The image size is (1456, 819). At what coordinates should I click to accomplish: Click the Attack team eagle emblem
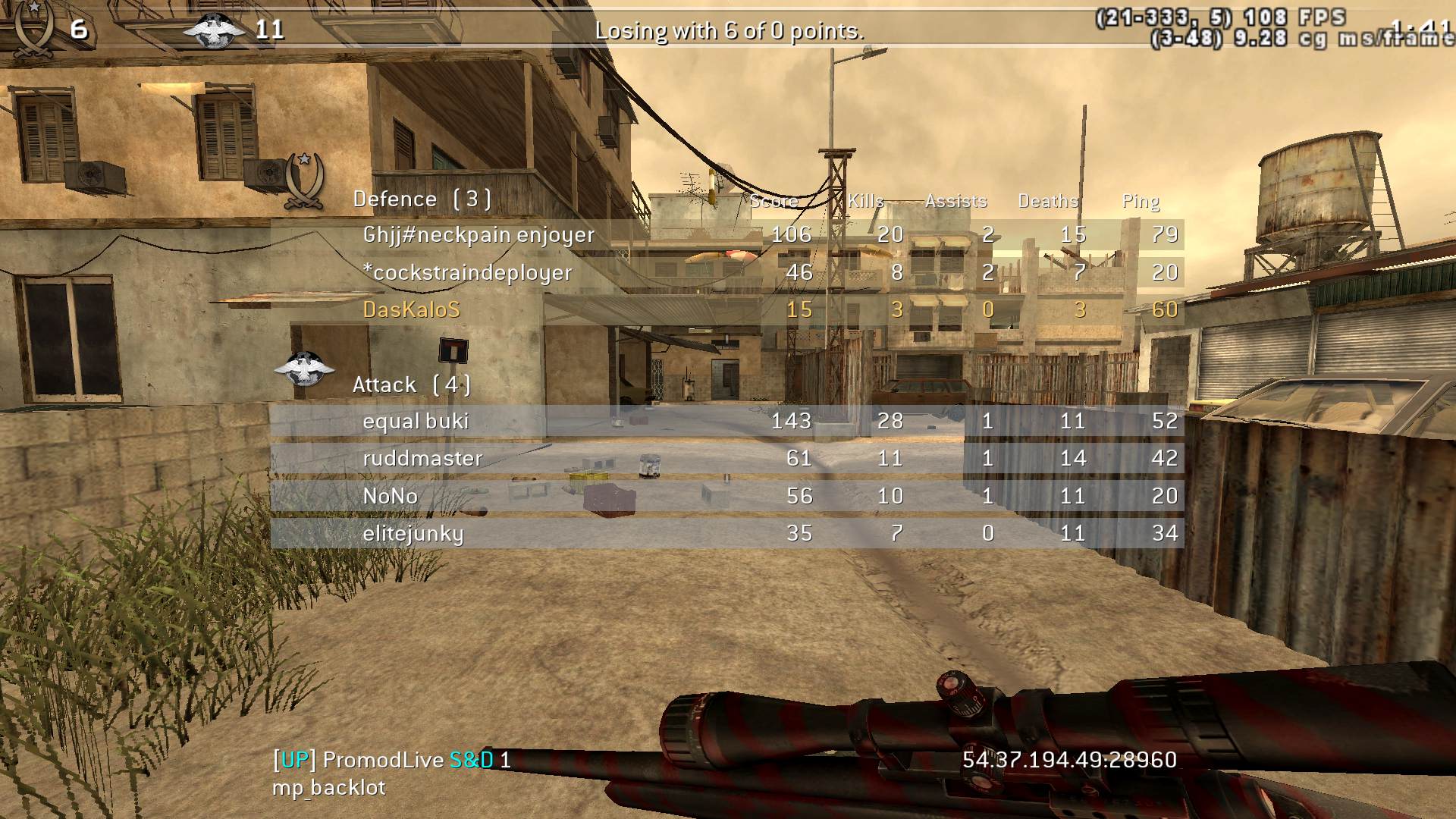click(x=304, y=369)
